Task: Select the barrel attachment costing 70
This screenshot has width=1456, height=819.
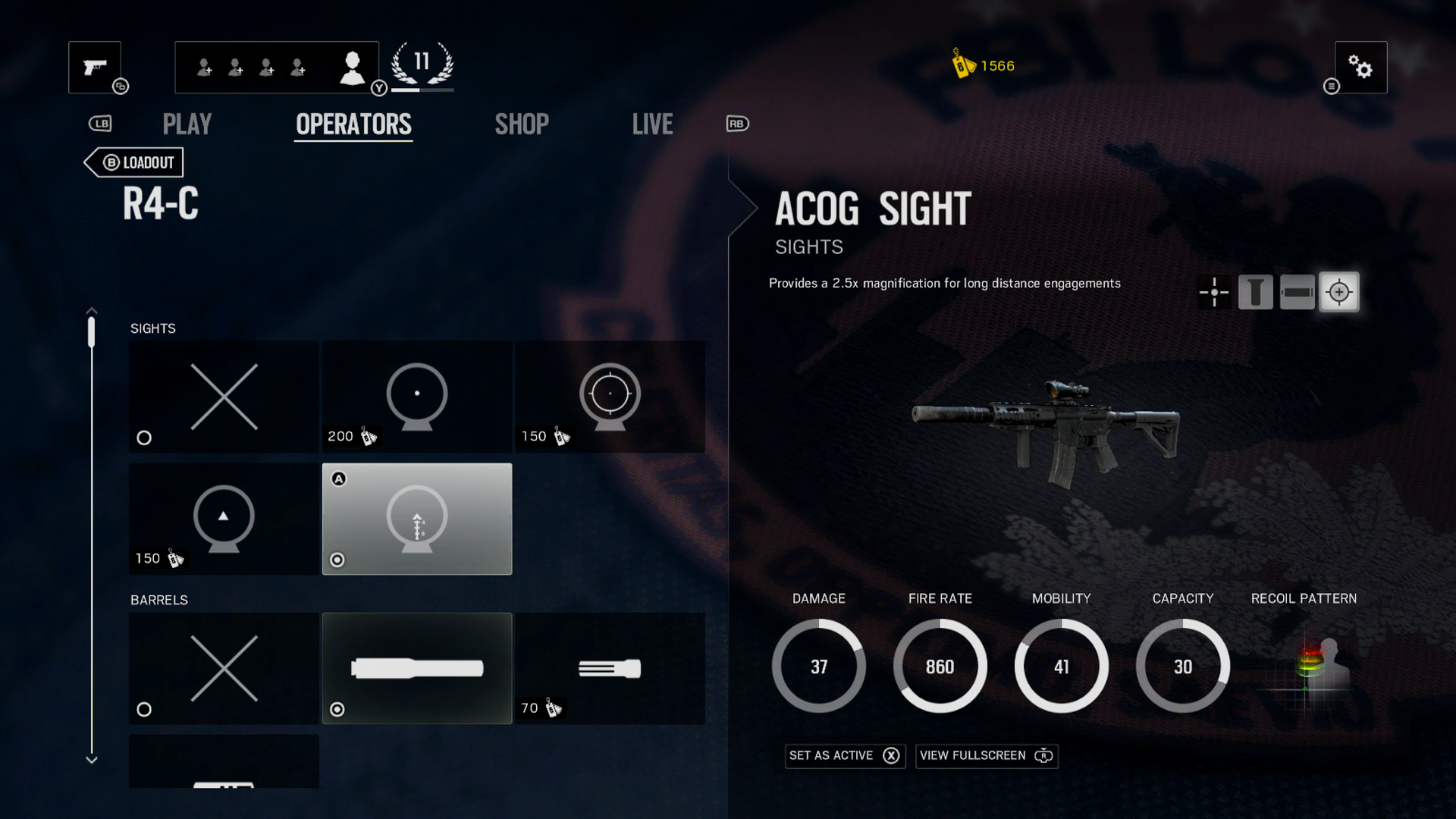Action: click(x=610, y=668)
